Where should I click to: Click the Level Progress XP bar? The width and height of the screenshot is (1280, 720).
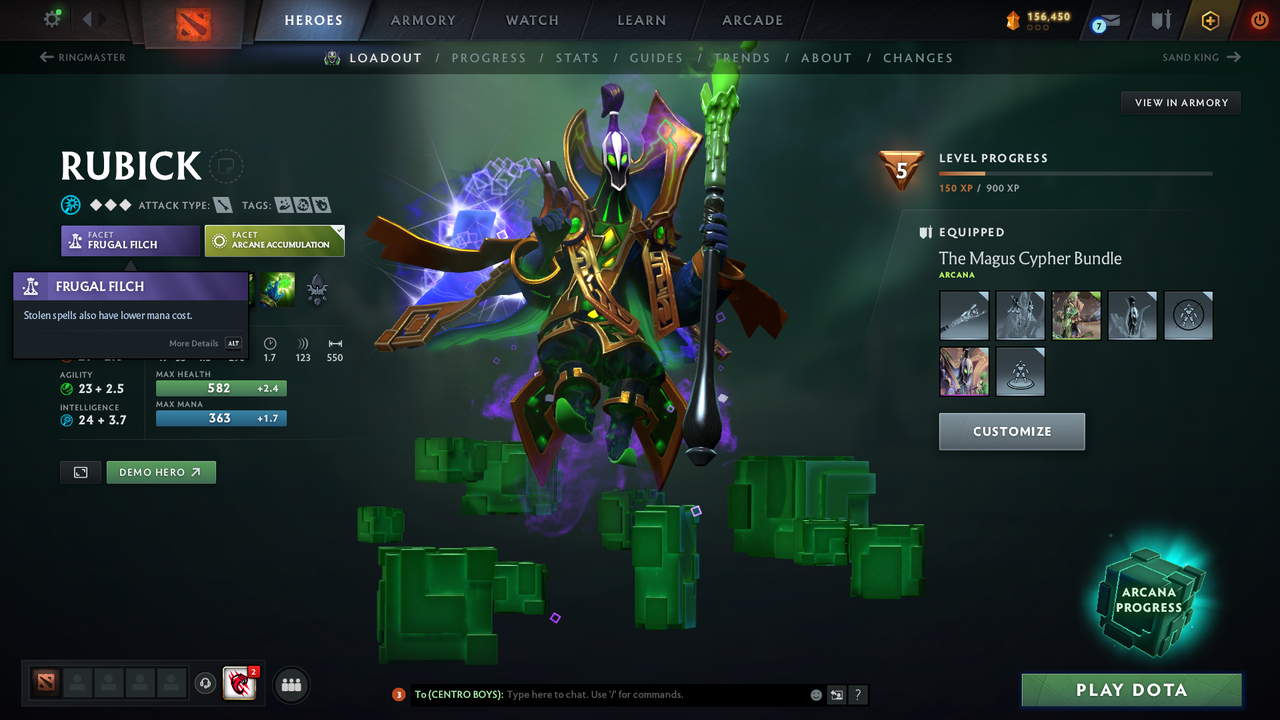(x=1075, y=172)
